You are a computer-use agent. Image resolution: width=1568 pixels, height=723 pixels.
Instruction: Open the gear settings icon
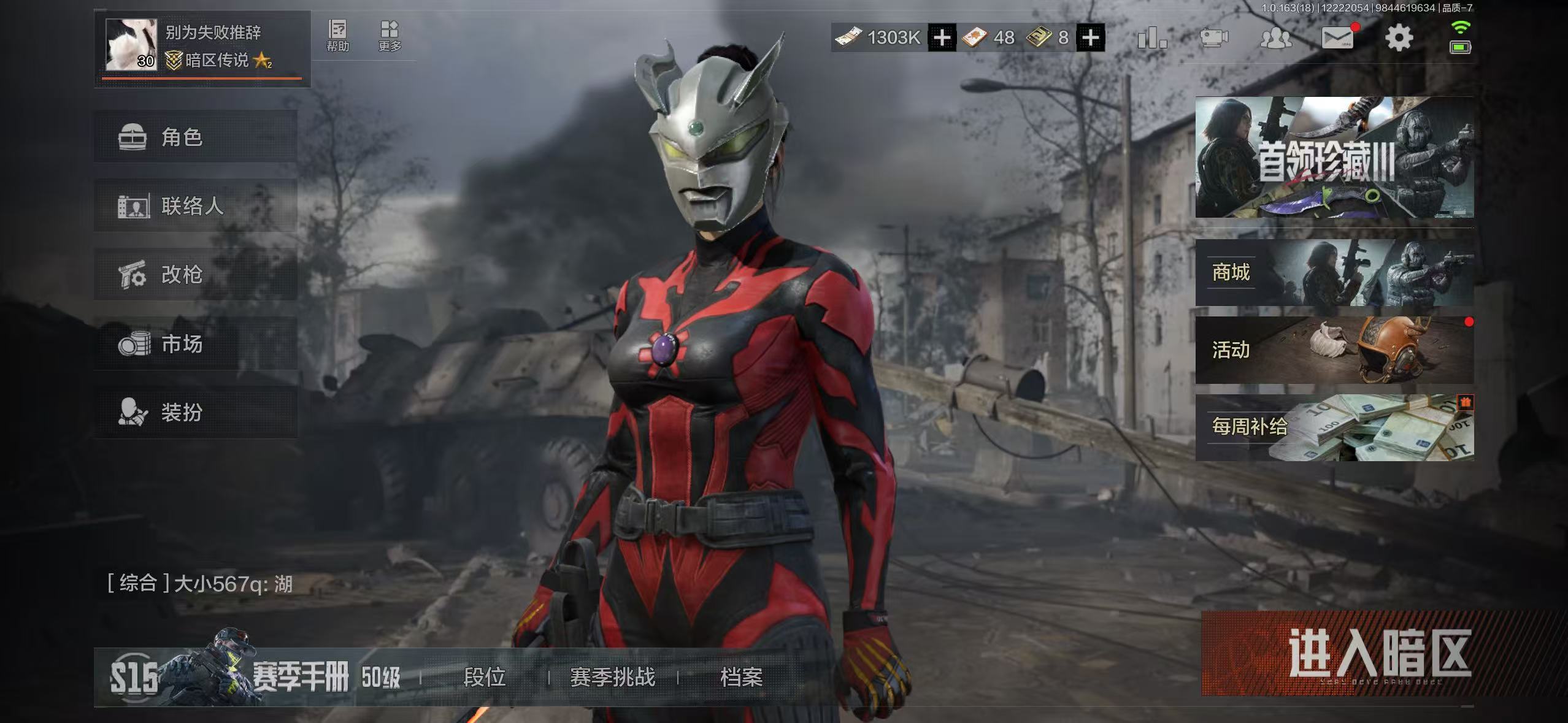pyautogui.click(x=1399, y=38)
